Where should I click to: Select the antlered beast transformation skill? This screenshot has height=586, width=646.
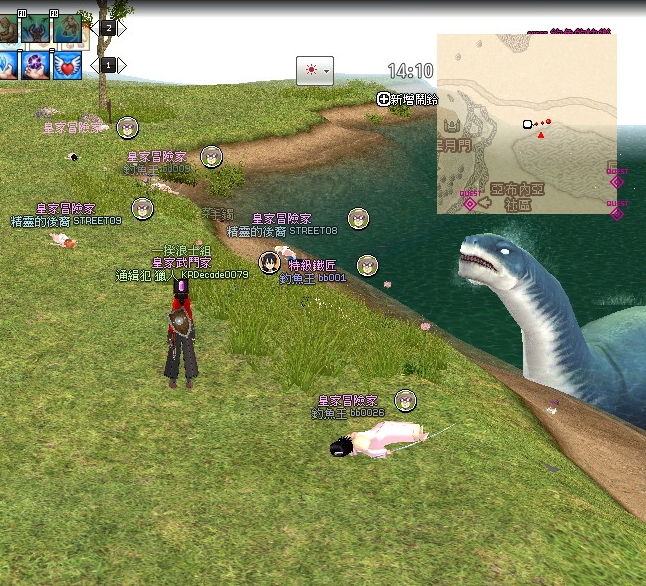pyautogui.click(x=37, y=28)
